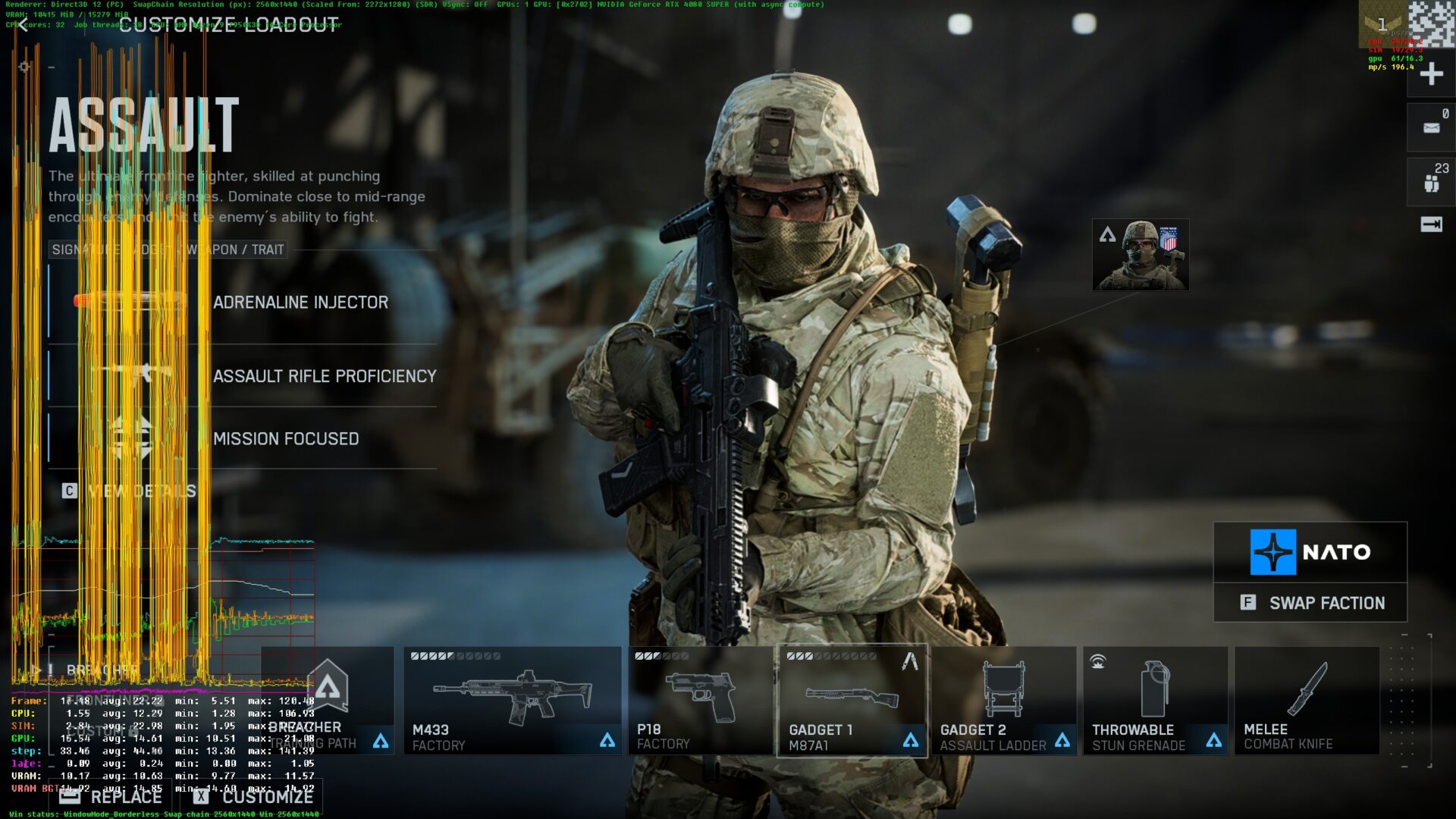Select the Gadget 2 Assault Ladder slot
Screen dimensions: 1456x819
(1003, 700)
